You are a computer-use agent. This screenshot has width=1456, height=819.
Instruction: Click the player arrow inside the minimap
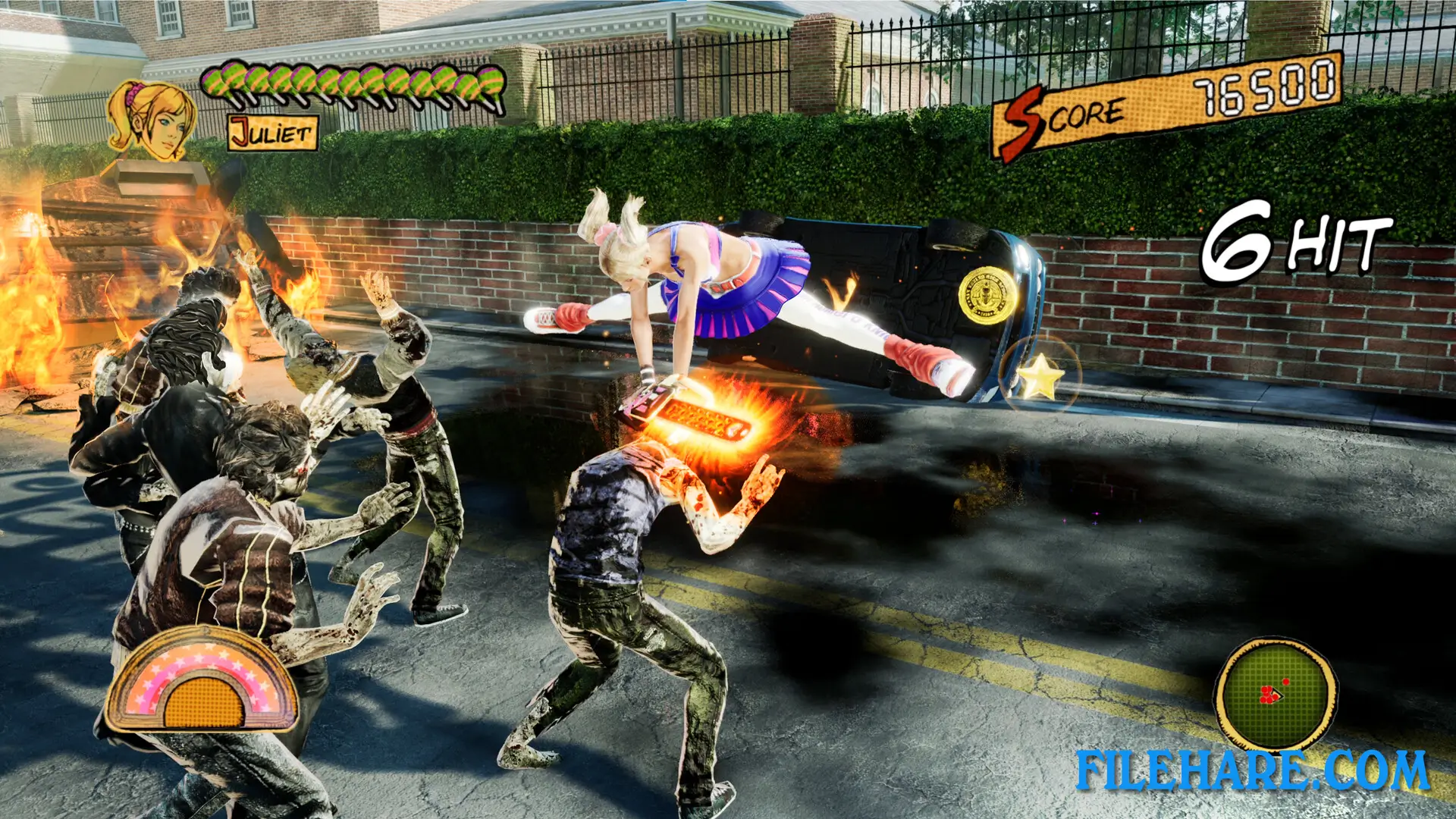tap(1277, 695)
